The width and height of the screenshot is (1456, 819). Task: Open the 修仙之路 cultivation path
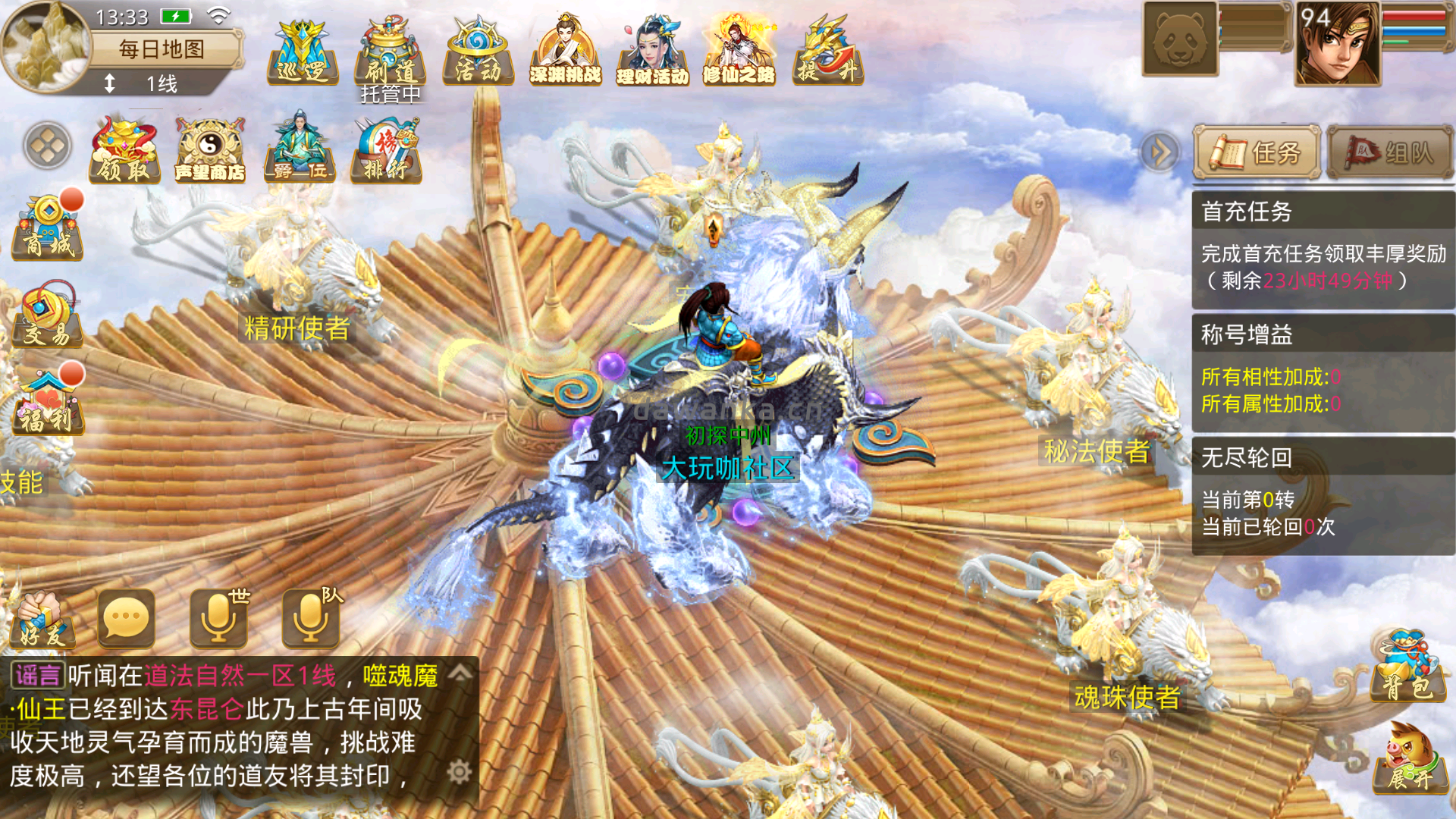coord(739,52)
